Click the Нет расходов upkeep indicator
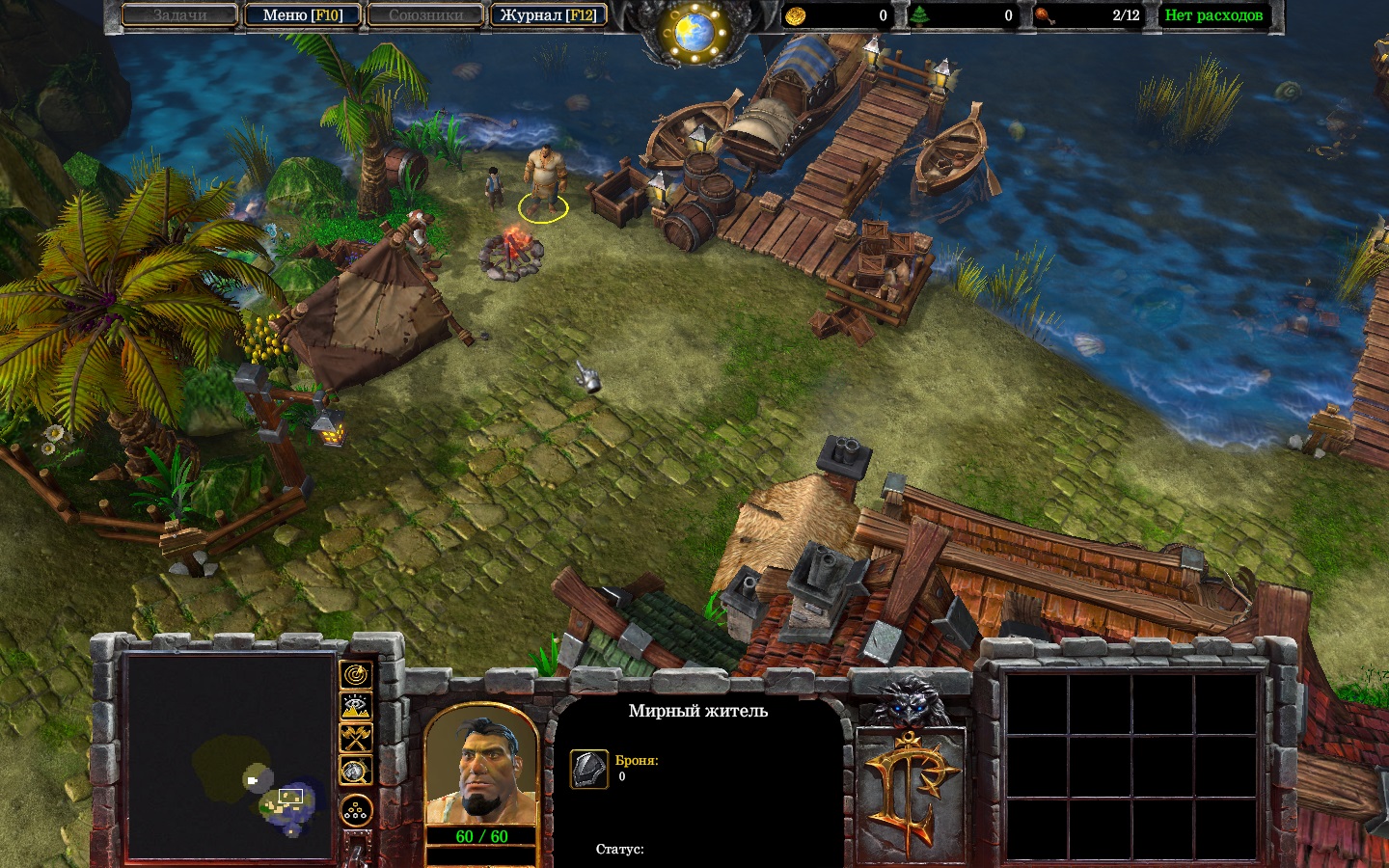This screenshot has width=1389, height=868. [1213, 15]
